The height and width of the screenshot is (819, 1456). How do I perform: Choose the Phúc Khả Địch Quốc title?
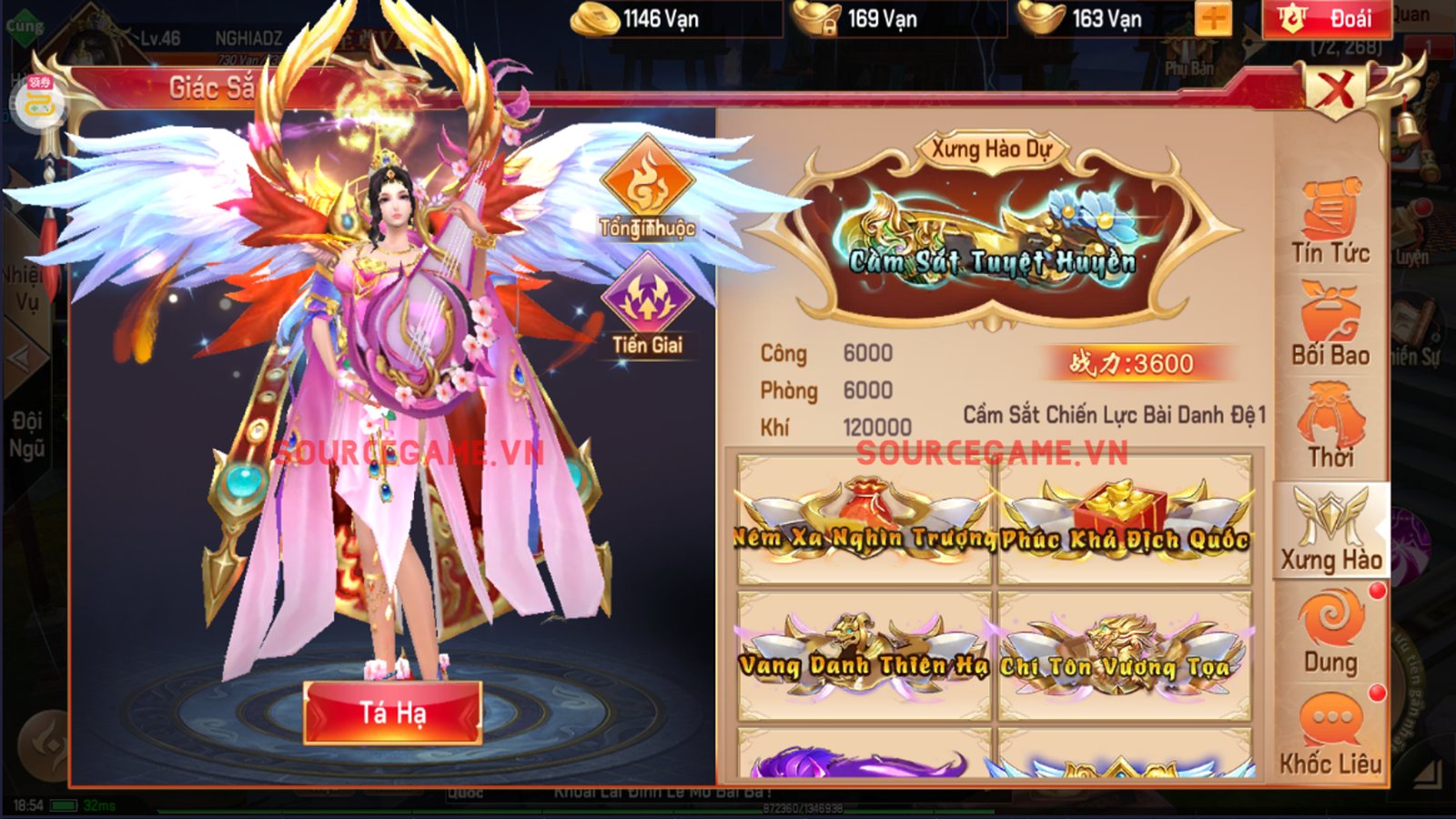coord(1125,521)
